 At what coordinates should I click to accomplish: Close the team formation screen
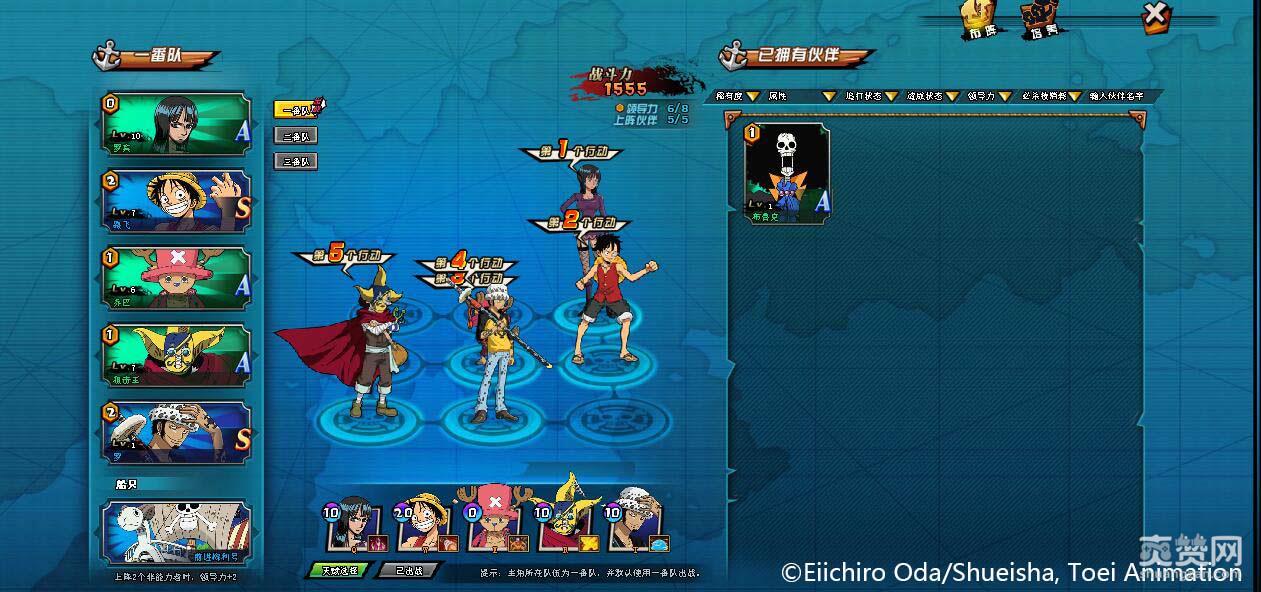pos(1155,15)
